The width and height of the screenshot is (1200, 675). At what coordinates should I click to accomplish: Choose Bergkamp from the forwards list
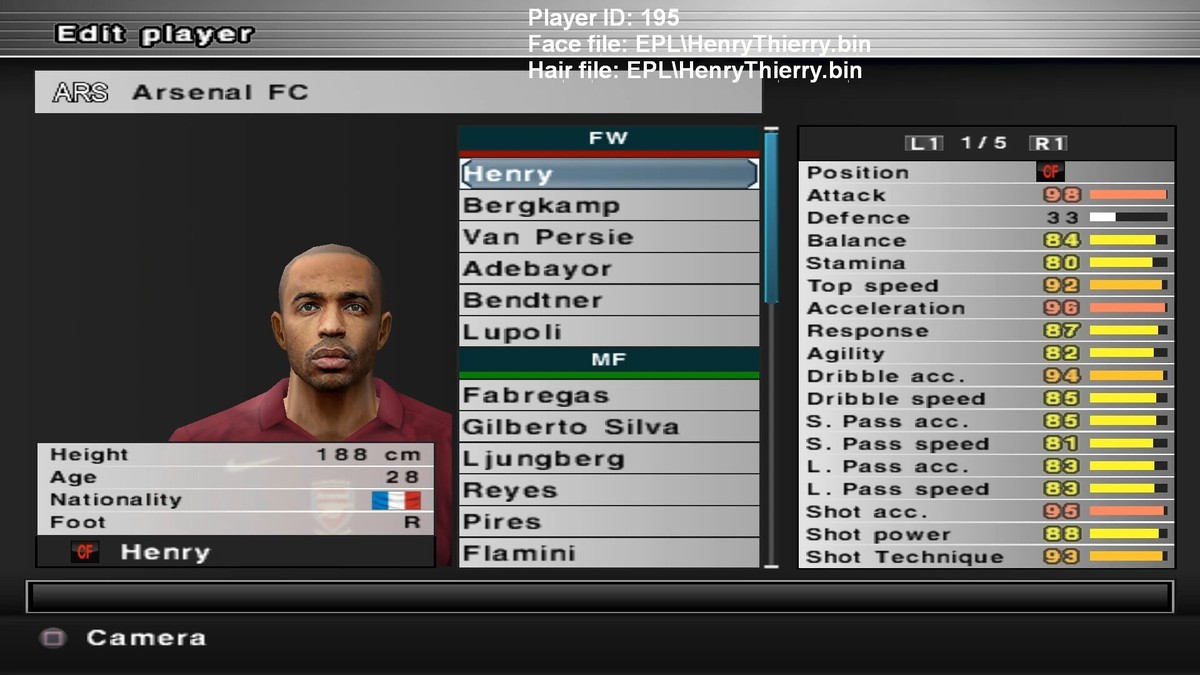pyautogui.click(x=608, y=206)
